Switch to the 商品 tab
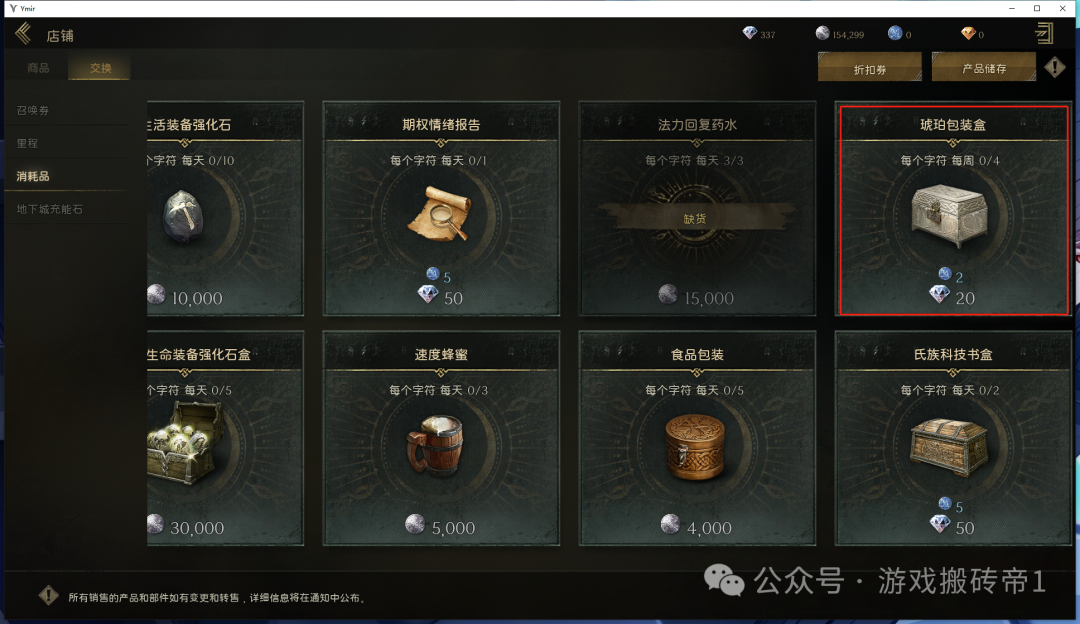This screenshot has height=624, width=1080. click(x=38, y=69)
